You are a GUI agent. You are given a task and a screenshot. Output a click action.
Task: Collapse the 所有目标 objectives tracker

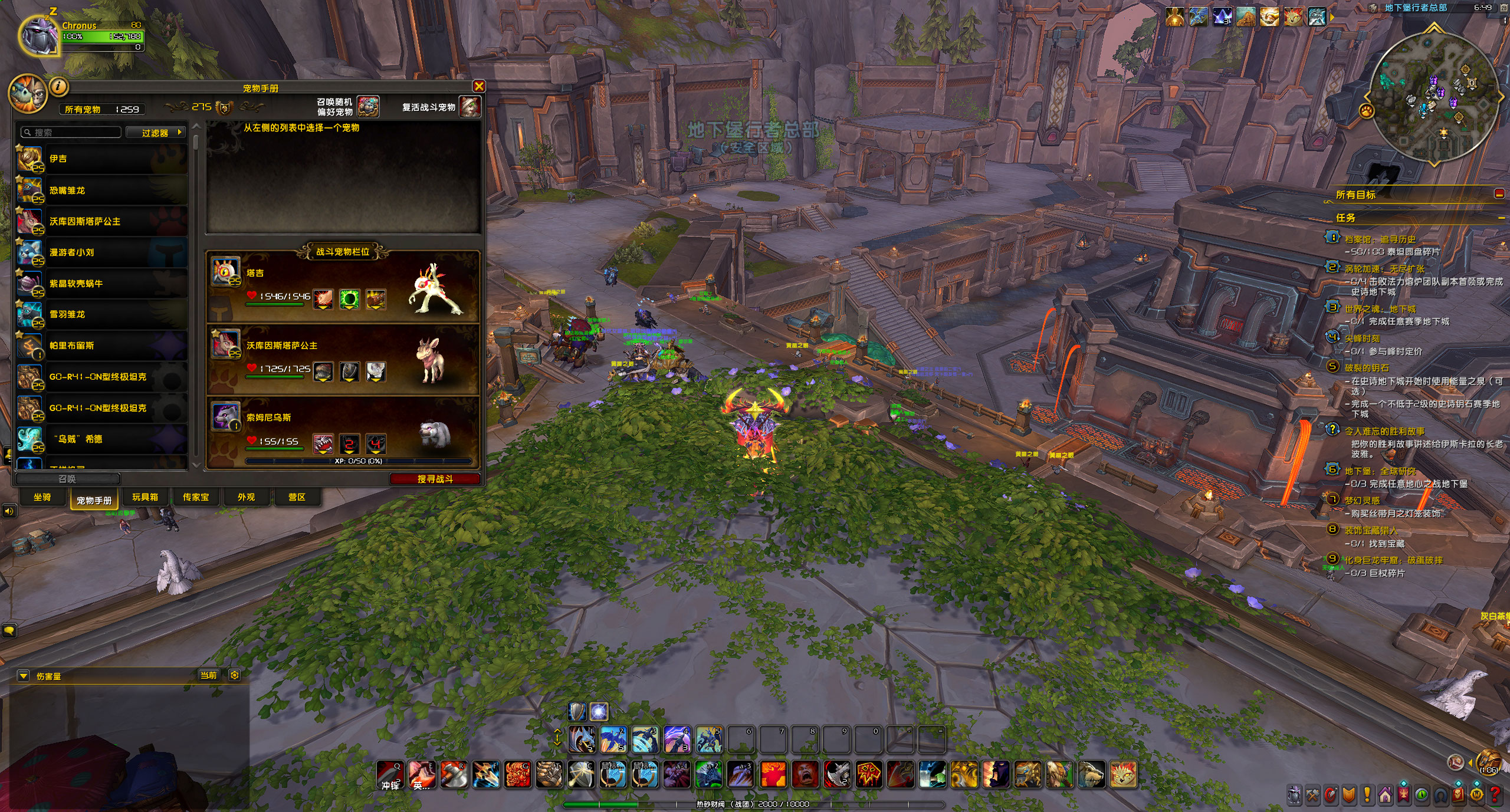[1499, 194]
